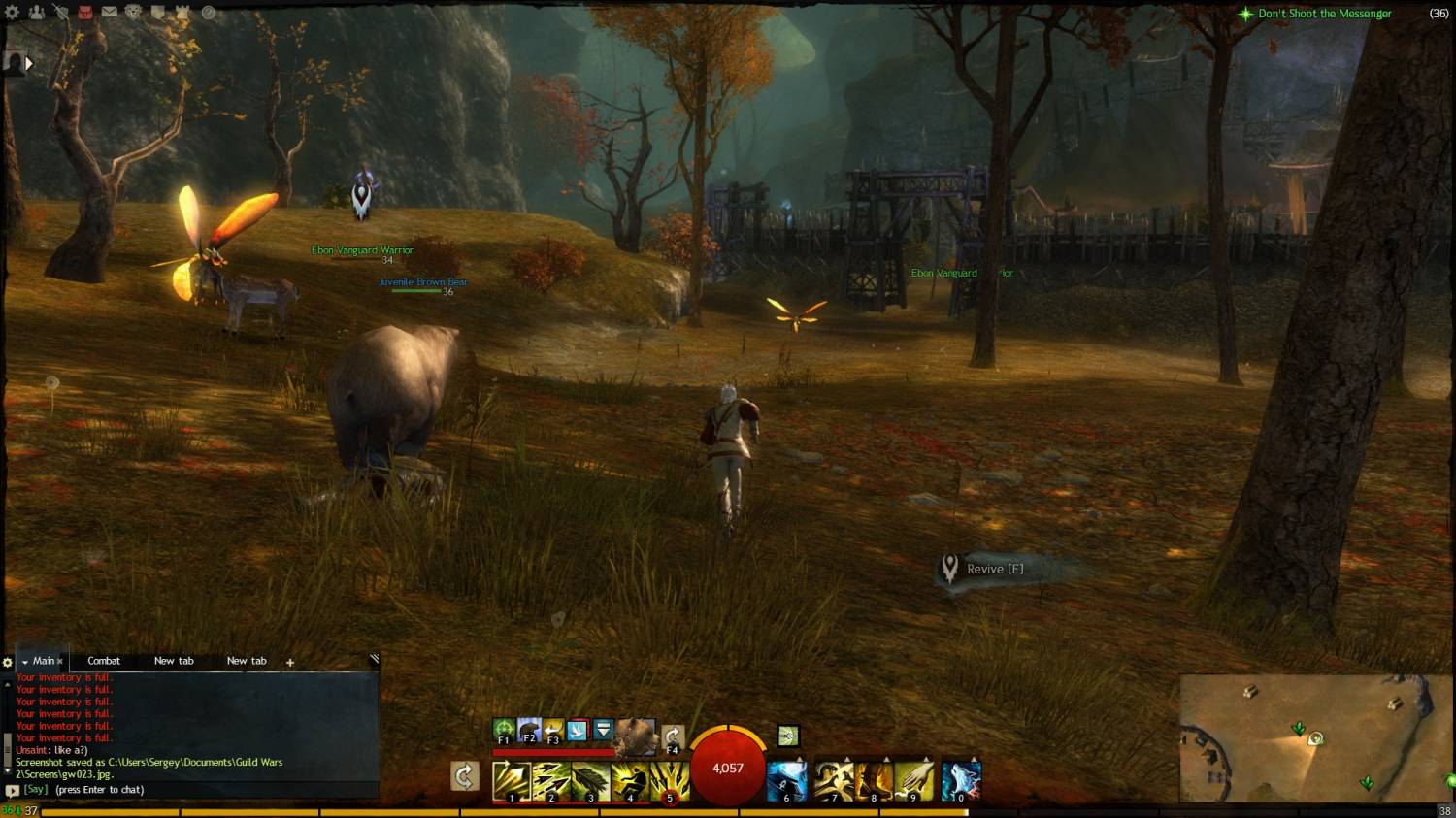Activate the wolf elite skill in slot 0
This screenshot has width=1456, height=818.
pyautogui.click(x=961, y=781)
